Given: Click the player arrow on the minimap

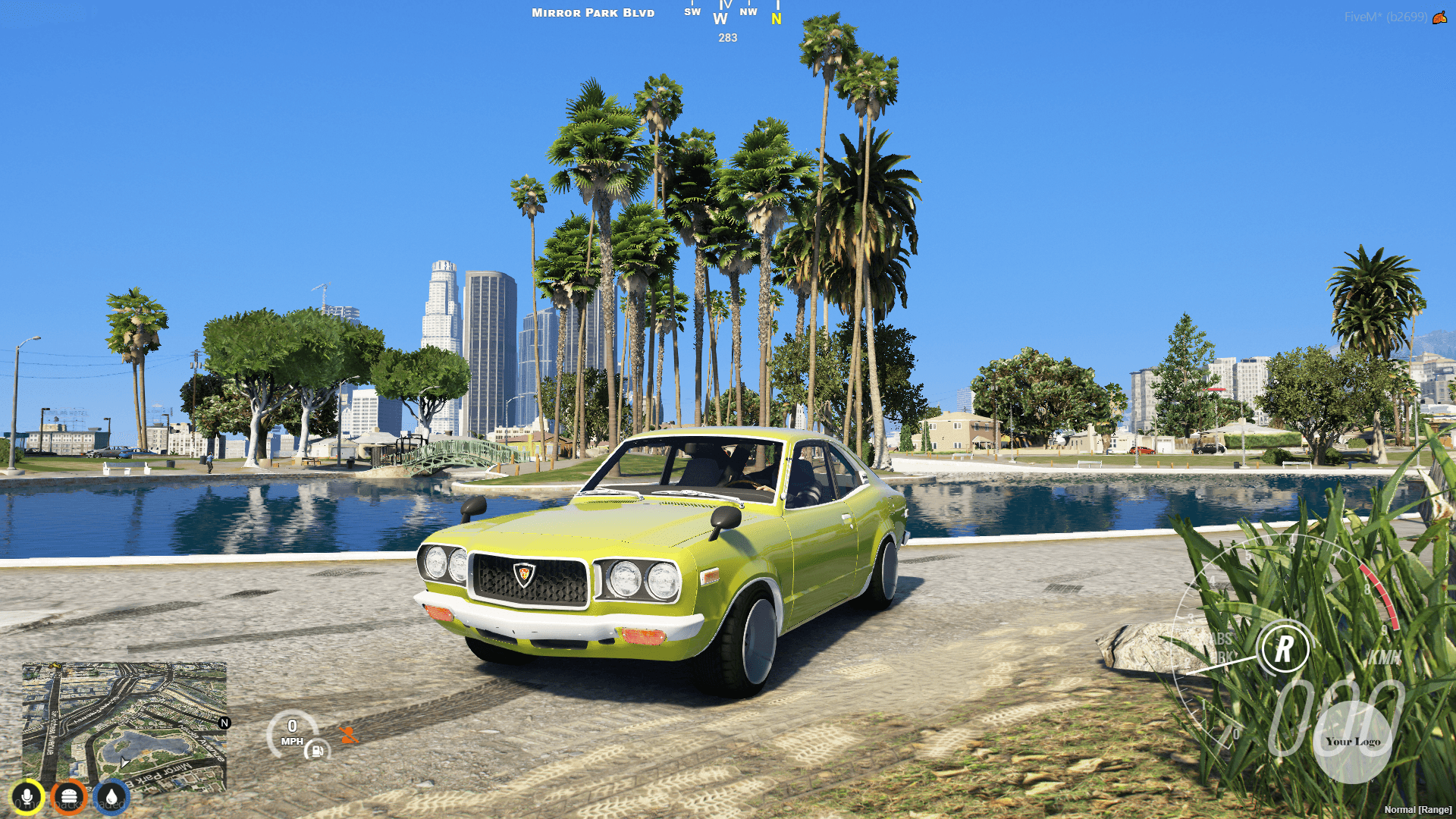Looking at the screenshot, I should [125, 762].
